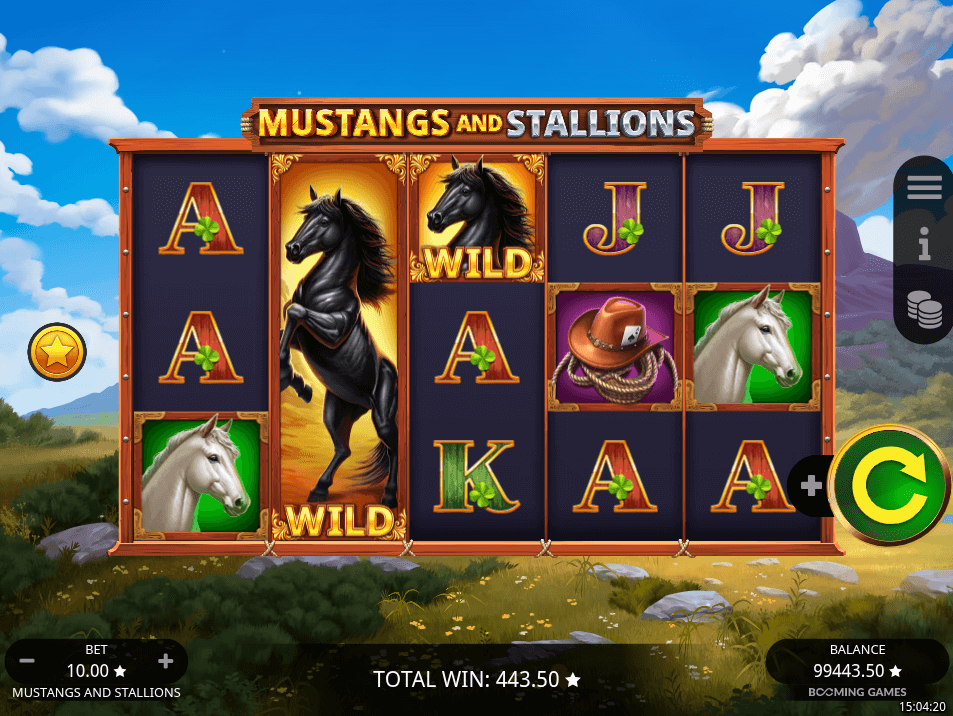Open the hamburger menu
This screenshot has width=953, height=716.
(924, 187)
